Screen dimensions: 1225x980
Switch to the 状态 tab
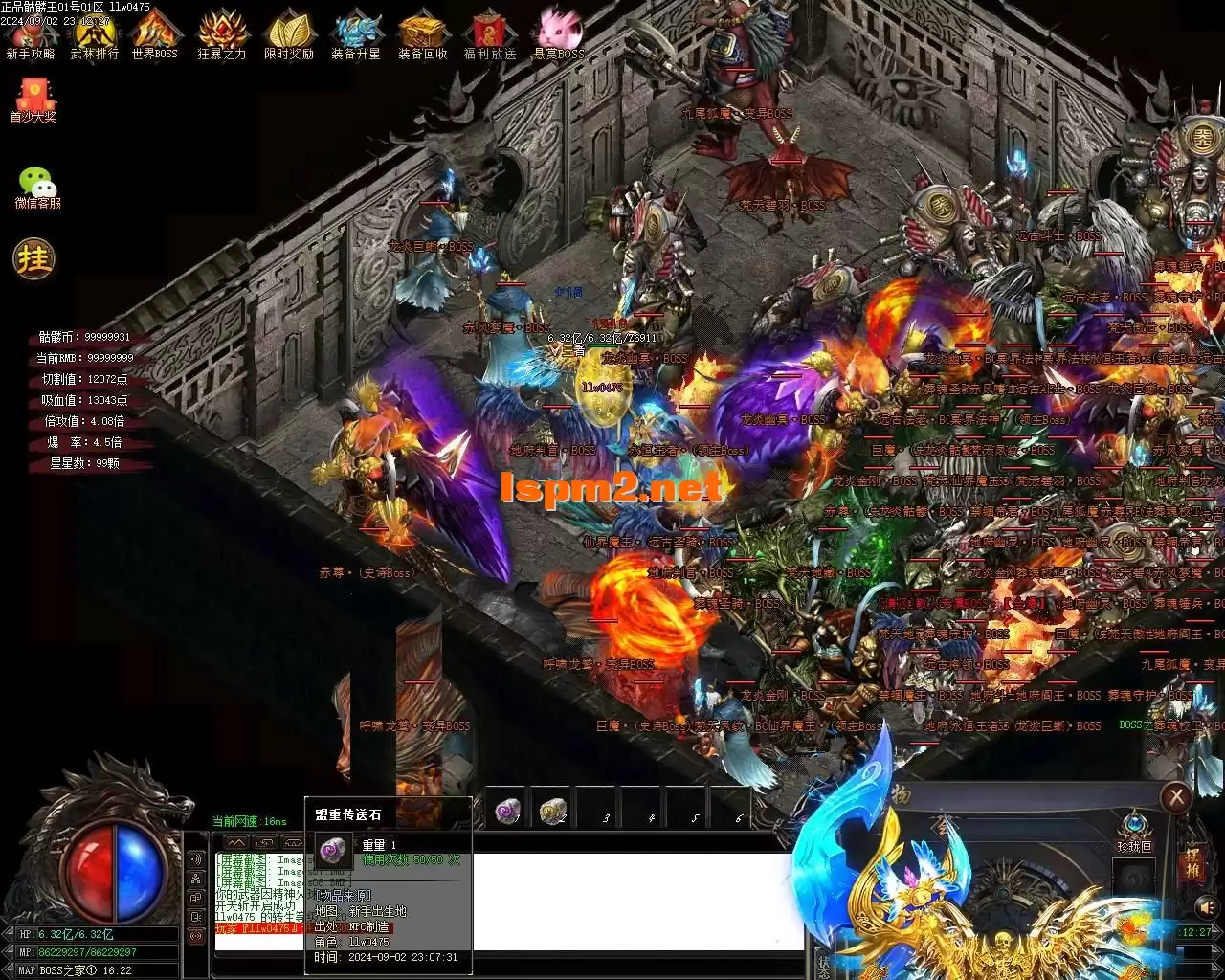pyautogui.click(x=823, y=962)
